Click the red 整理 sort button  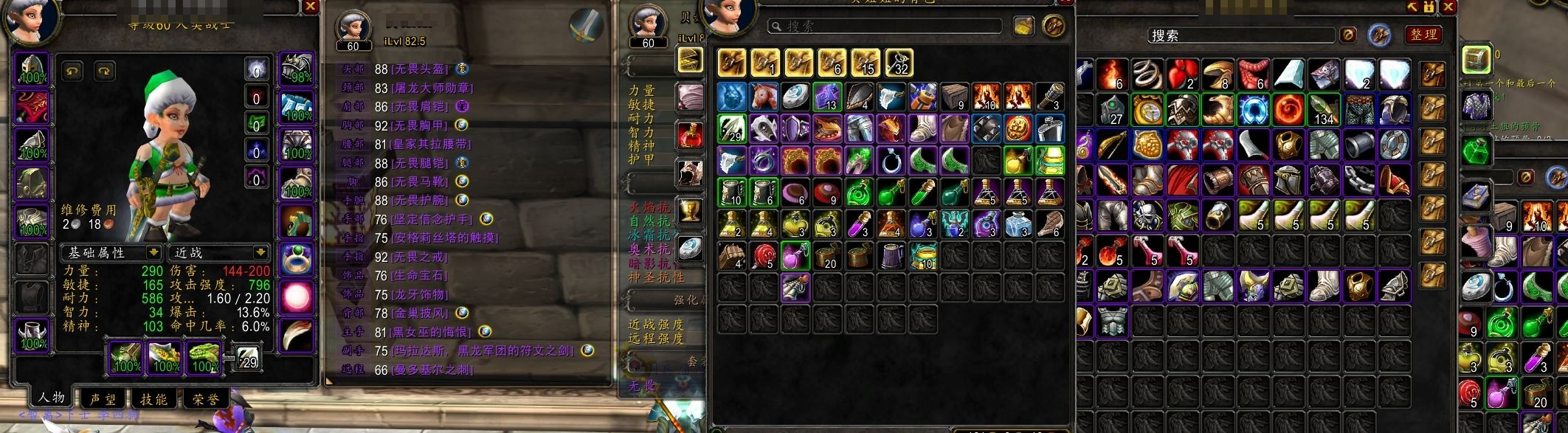pyautogui.click(x=1423, y=35)
